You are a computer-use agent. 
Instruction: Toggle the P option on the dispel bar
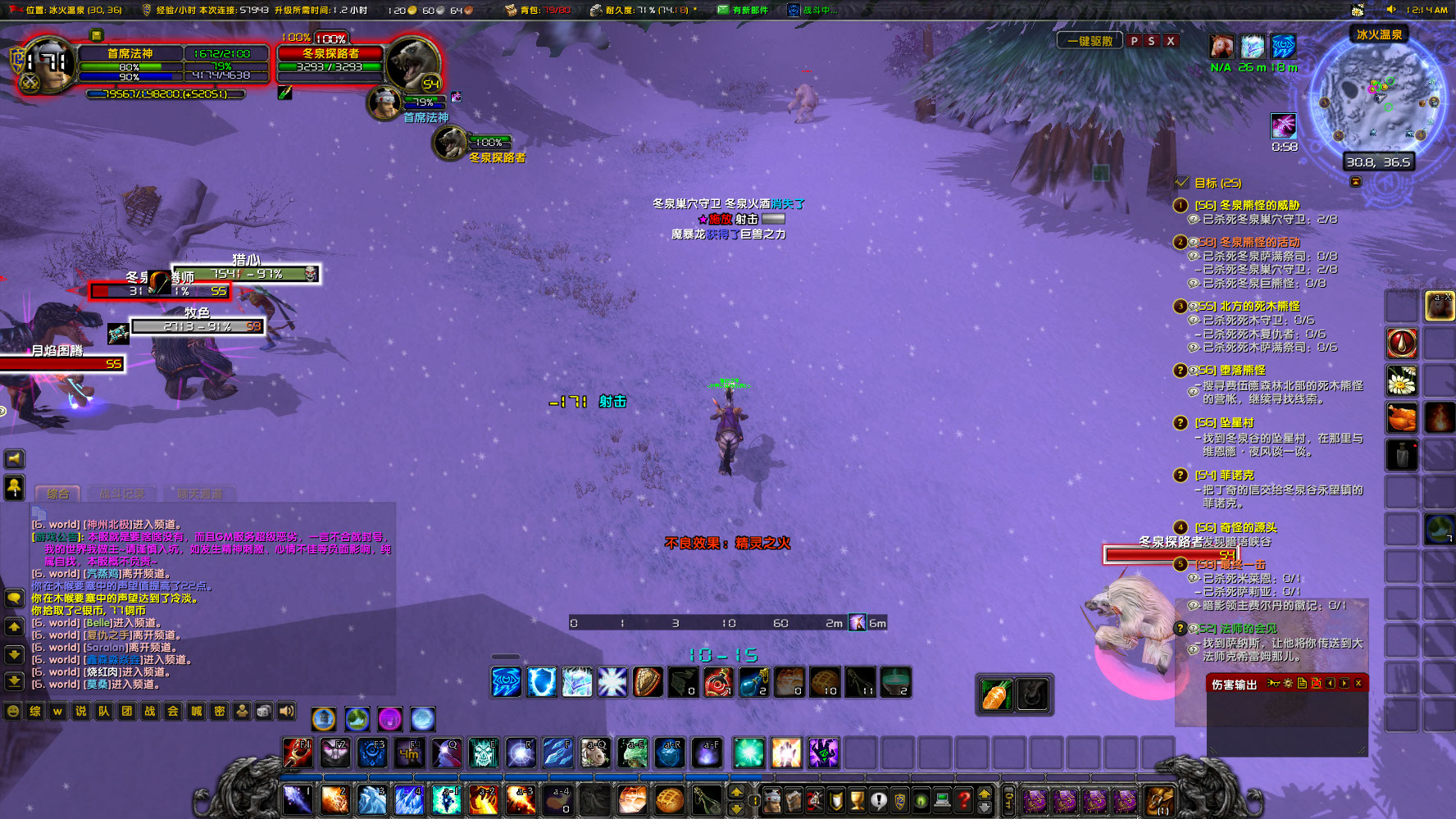[1135, 39]
